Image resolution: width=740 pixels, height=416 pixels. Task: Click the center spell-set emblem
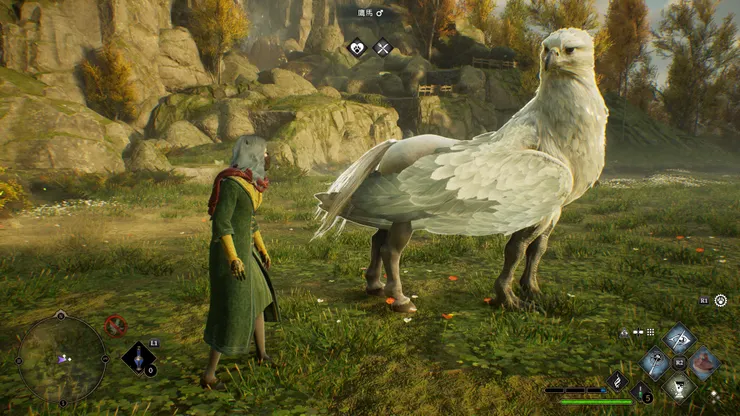679,362
